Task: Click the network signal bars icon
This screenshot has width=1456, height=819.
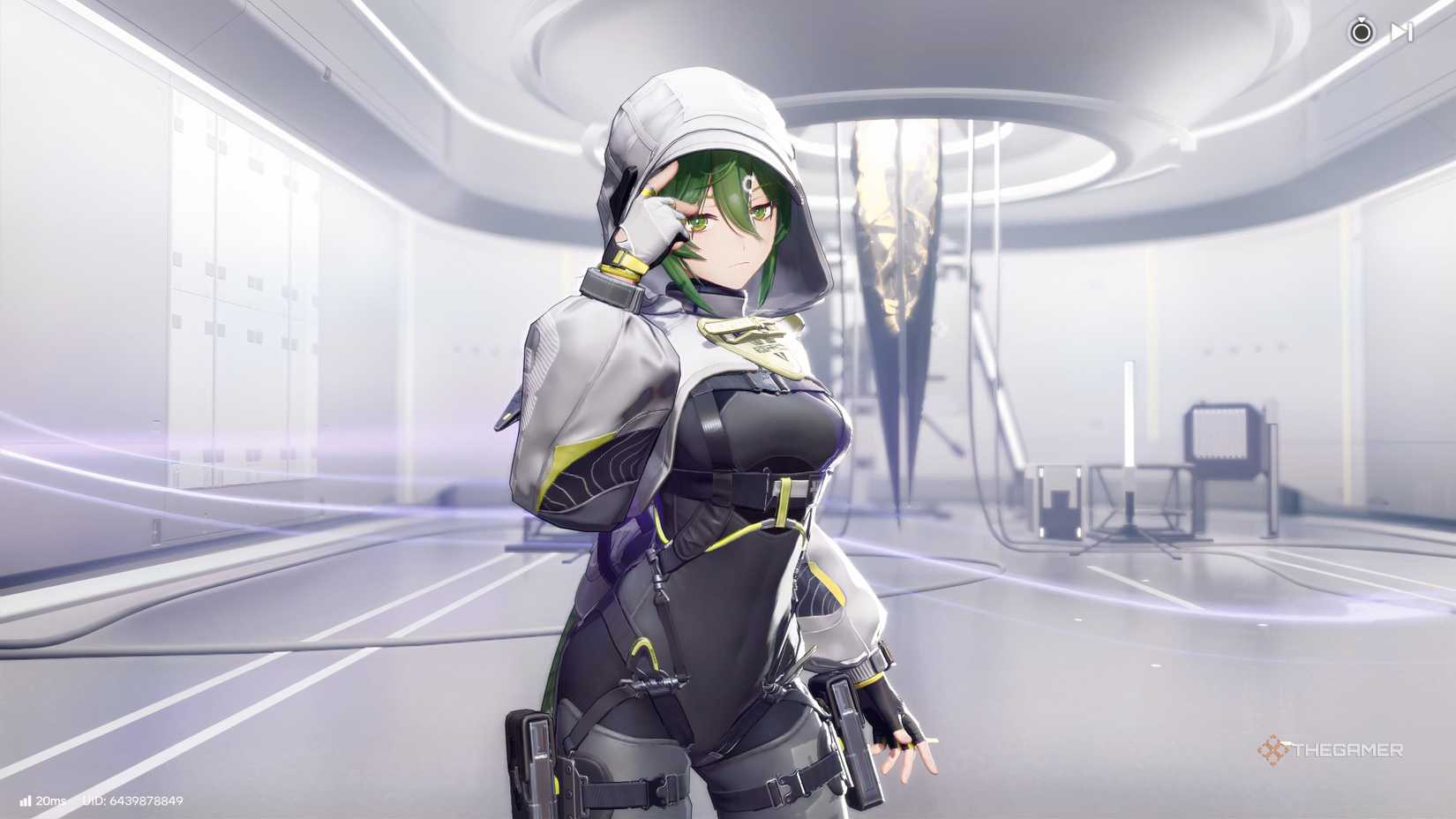Action: [x=26, y=801]
